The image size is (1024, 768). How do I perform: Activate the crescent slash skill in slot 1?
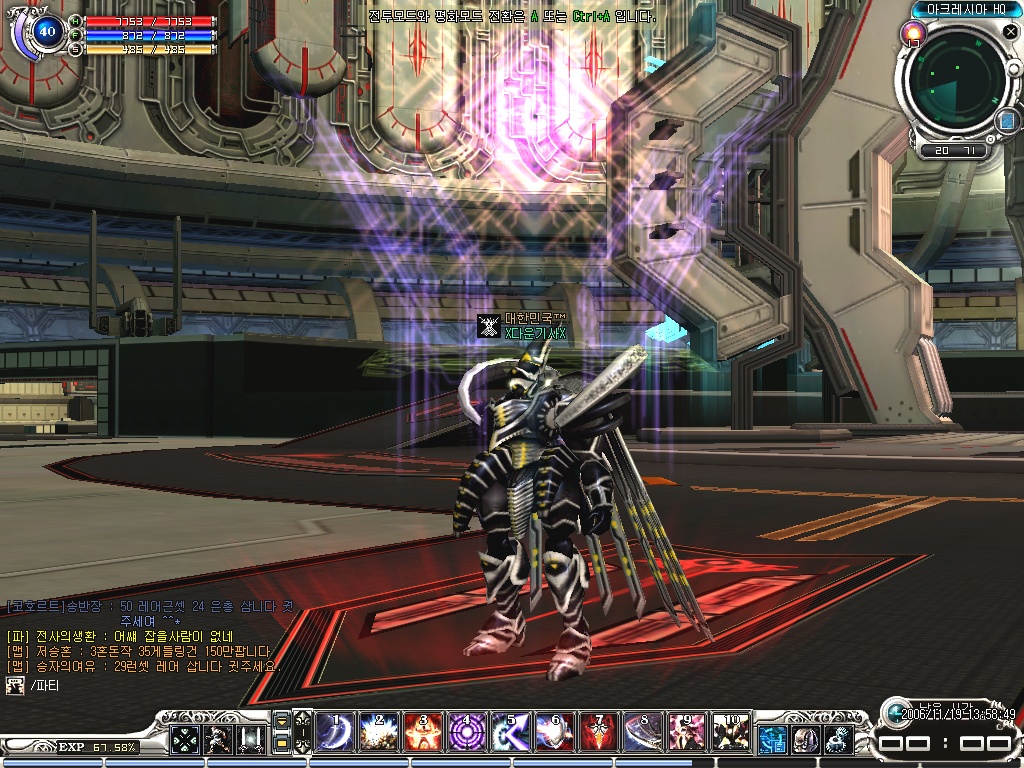tap(331, 733)
